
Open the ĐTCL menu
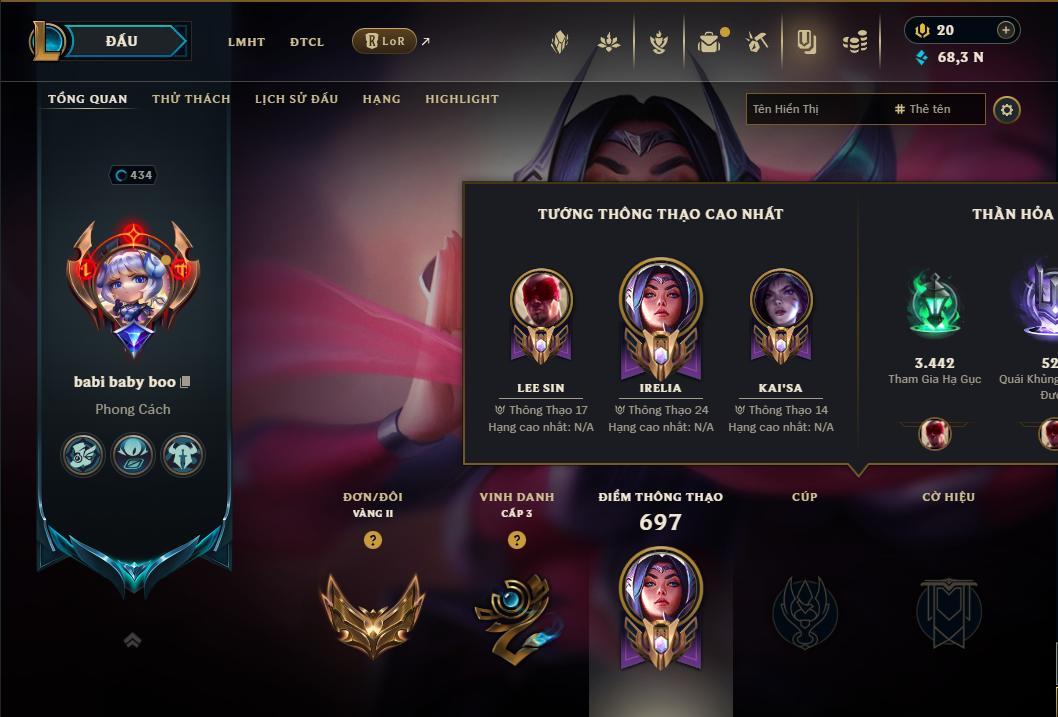307,42
